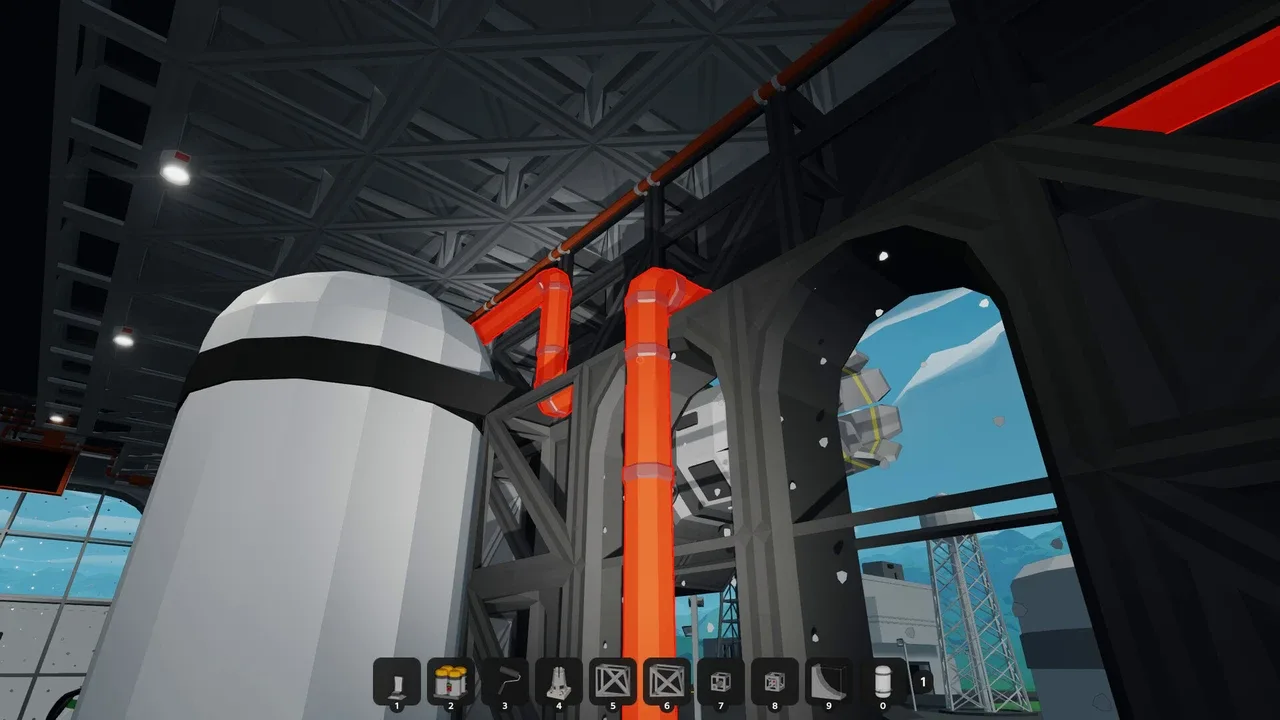Equip the paint roller tool

(505, 681)
